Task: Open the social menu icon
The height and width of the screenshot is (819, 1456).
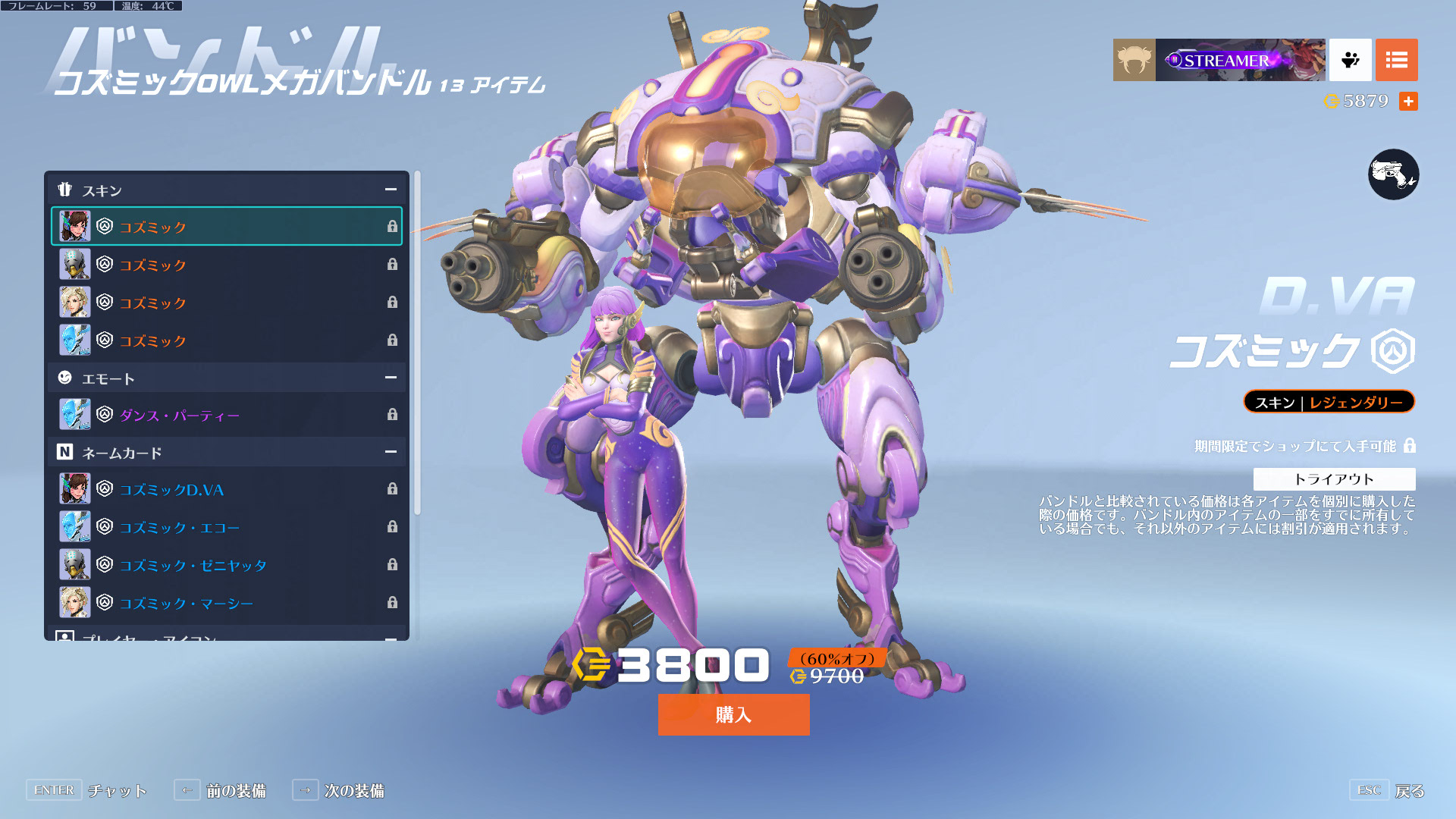Action: click(1350, 60)
